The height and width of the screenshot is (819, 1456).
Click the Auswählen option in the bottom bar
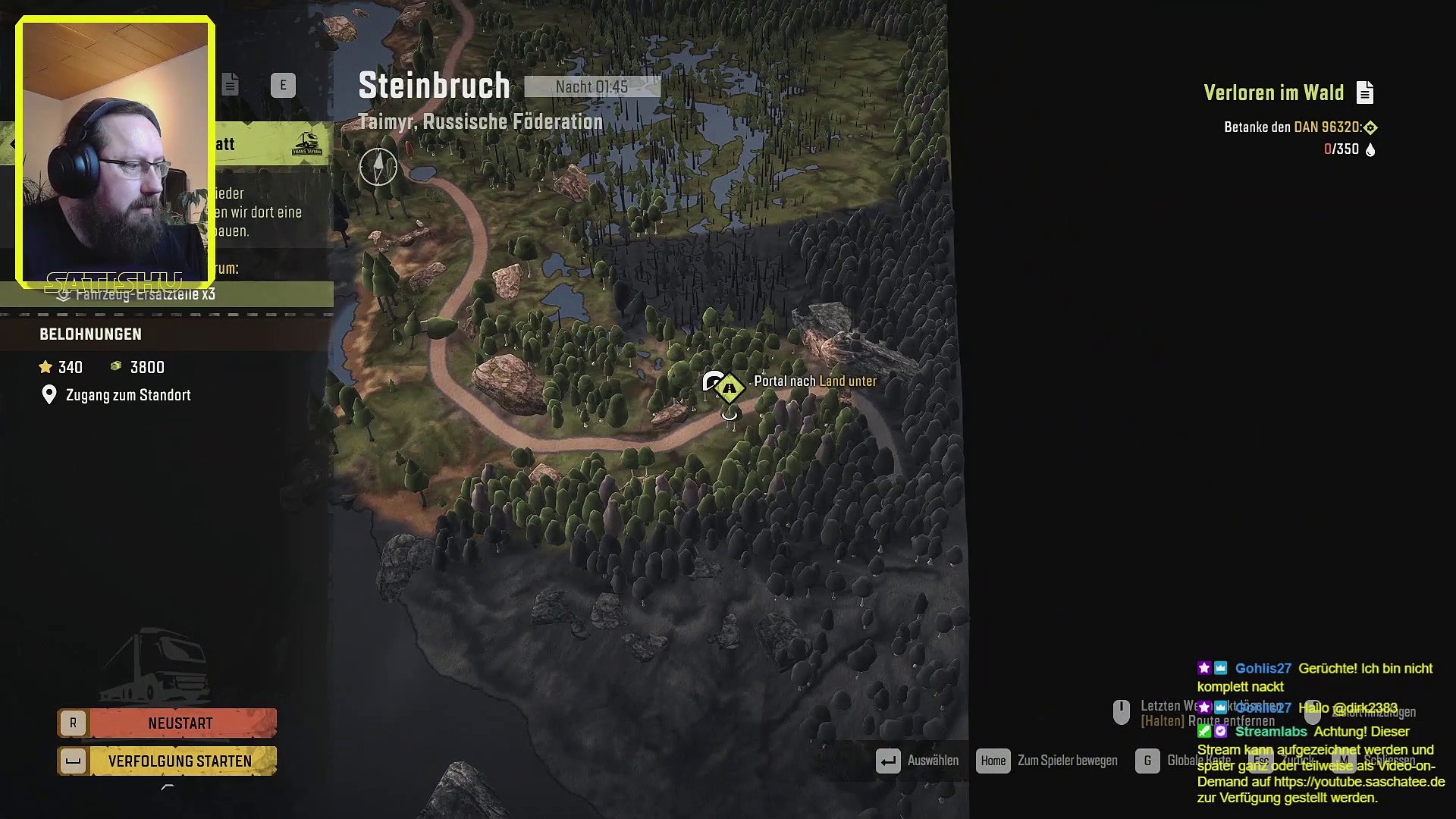pos(932,761)
